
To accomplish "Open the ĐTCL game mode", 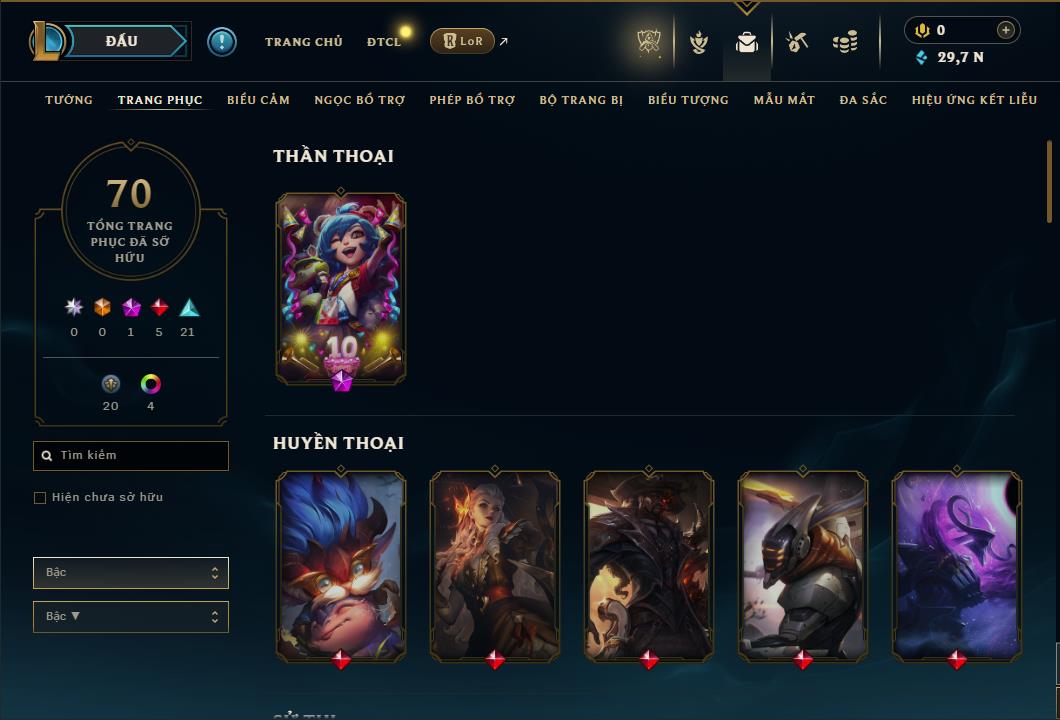I will [x=384, y=42].
